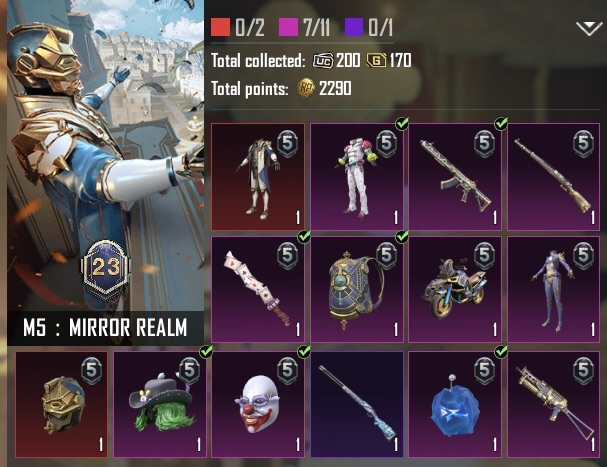
Task: Select the playing-card machete skin
Action: coord(258,288)
